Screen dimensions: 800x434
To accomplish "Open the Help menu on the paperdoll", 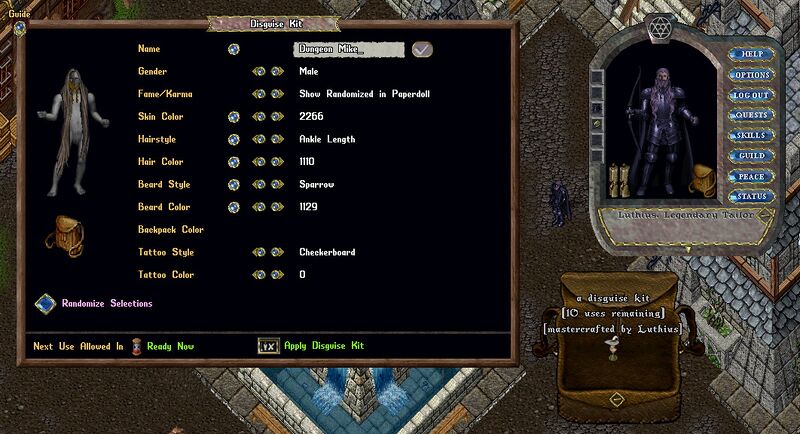I will (752, 54).
